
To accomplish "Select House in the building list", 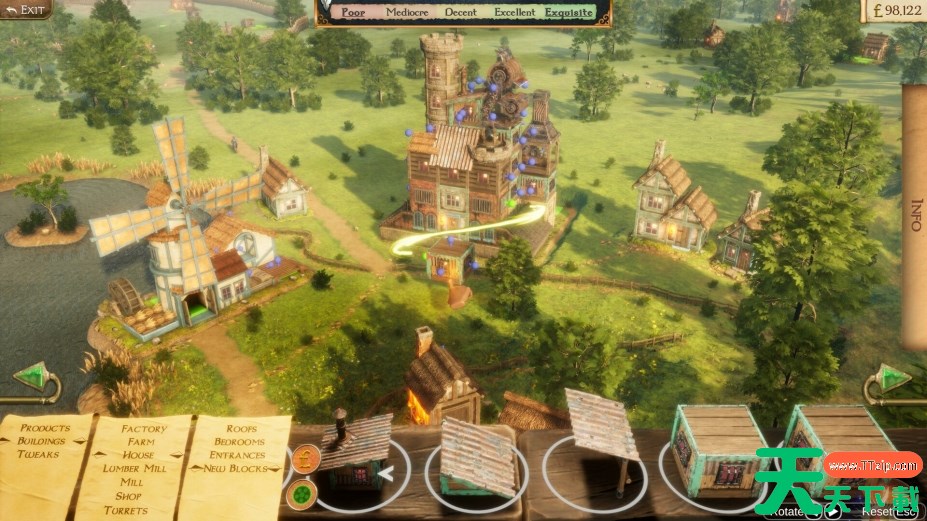I will (x=138, y=455).
